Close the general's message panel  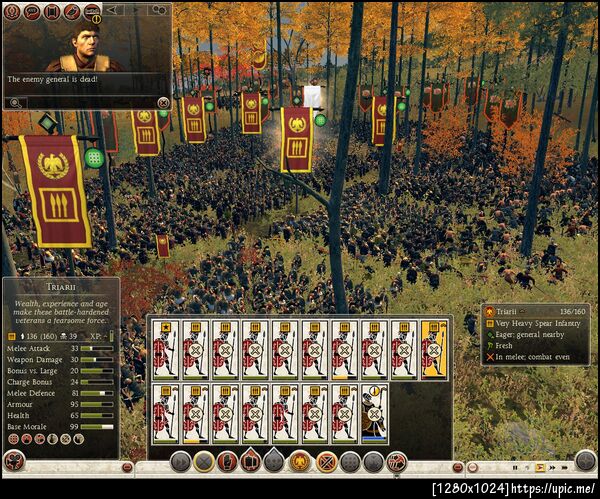pyautogui.click(x=163, y=102)
